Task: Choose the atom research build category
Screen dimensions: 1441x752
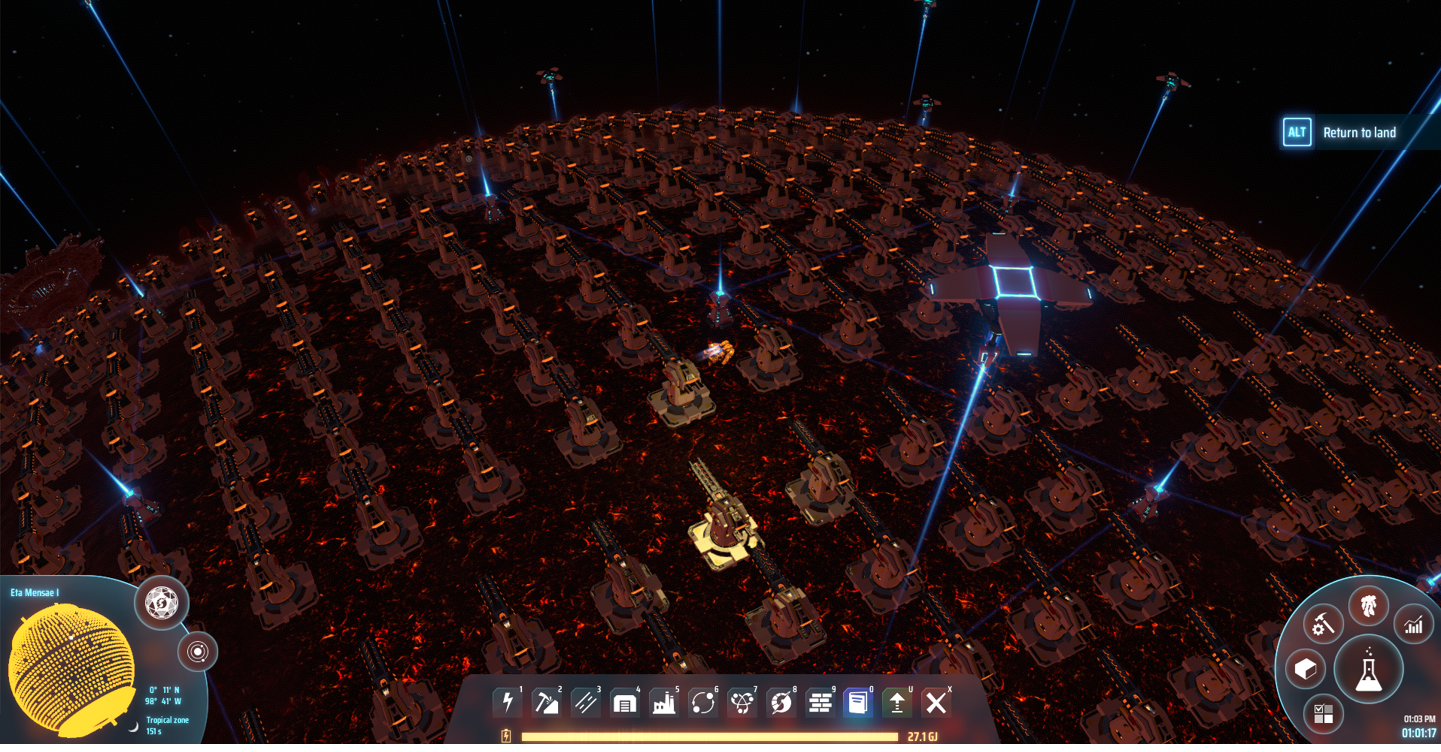Action: [x=741, y=703]
